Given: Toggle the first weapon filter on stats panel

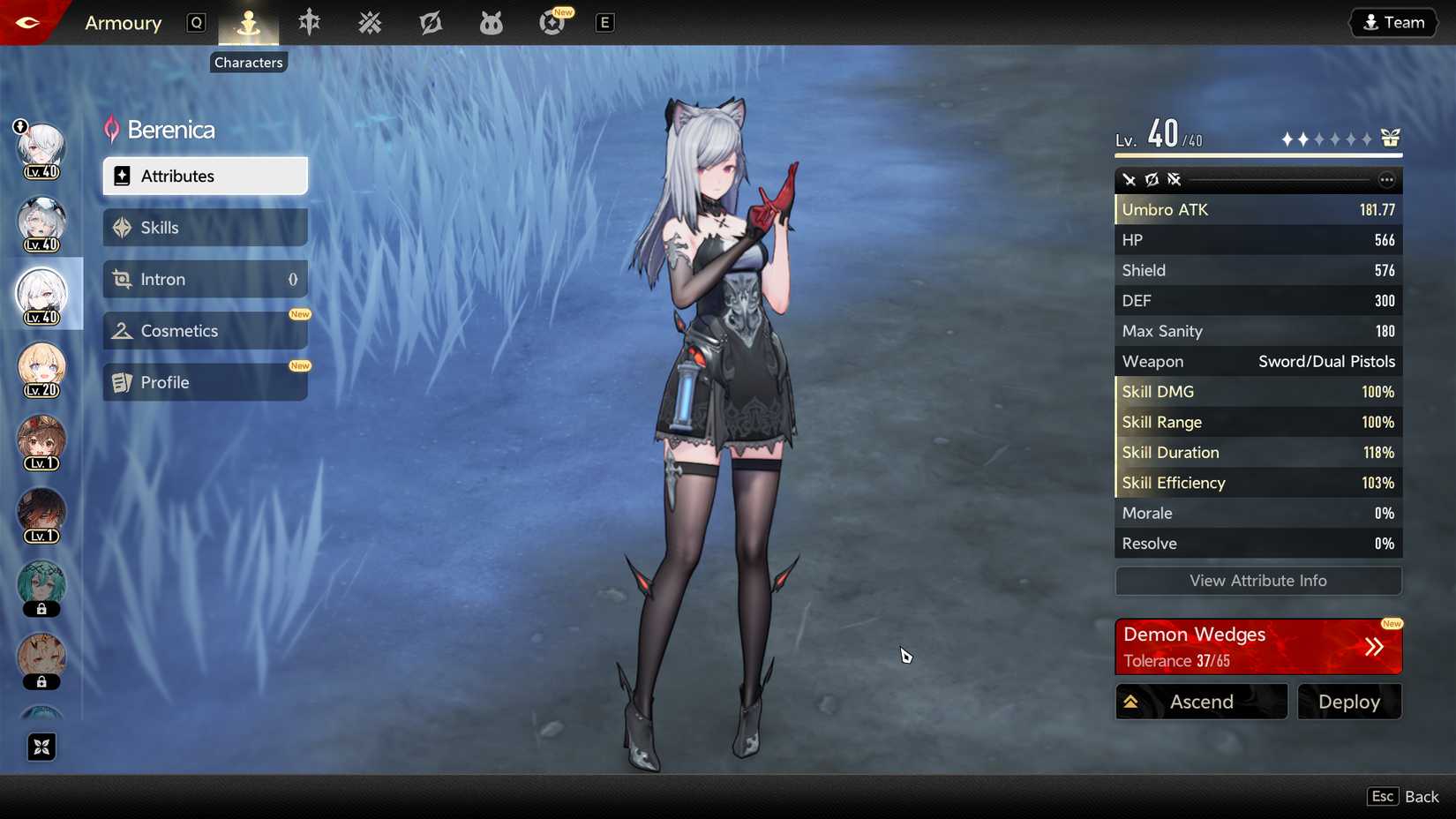Looking at the screenshot, I should 1130,179.
